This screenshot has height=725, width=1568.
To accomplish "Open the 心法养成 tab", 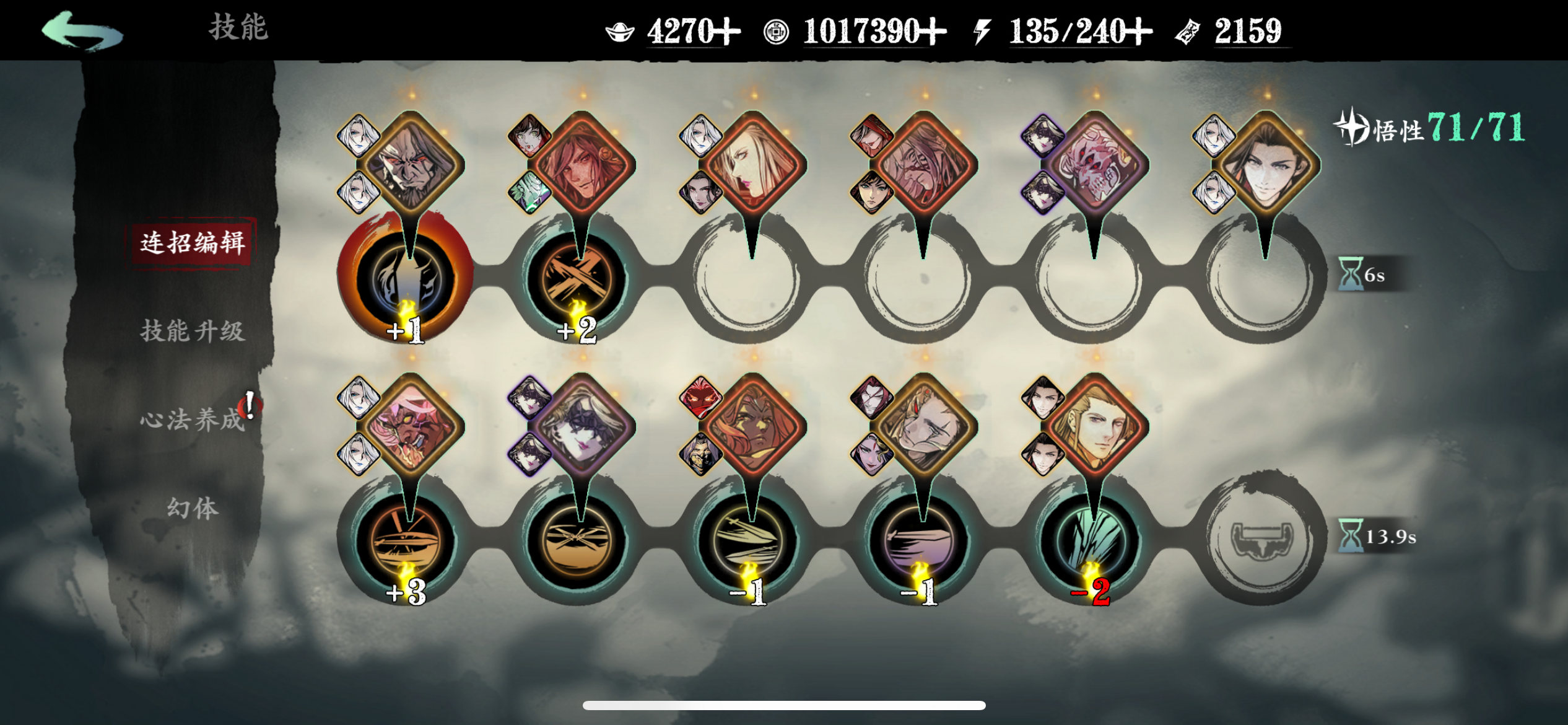I will click(192, 420).
